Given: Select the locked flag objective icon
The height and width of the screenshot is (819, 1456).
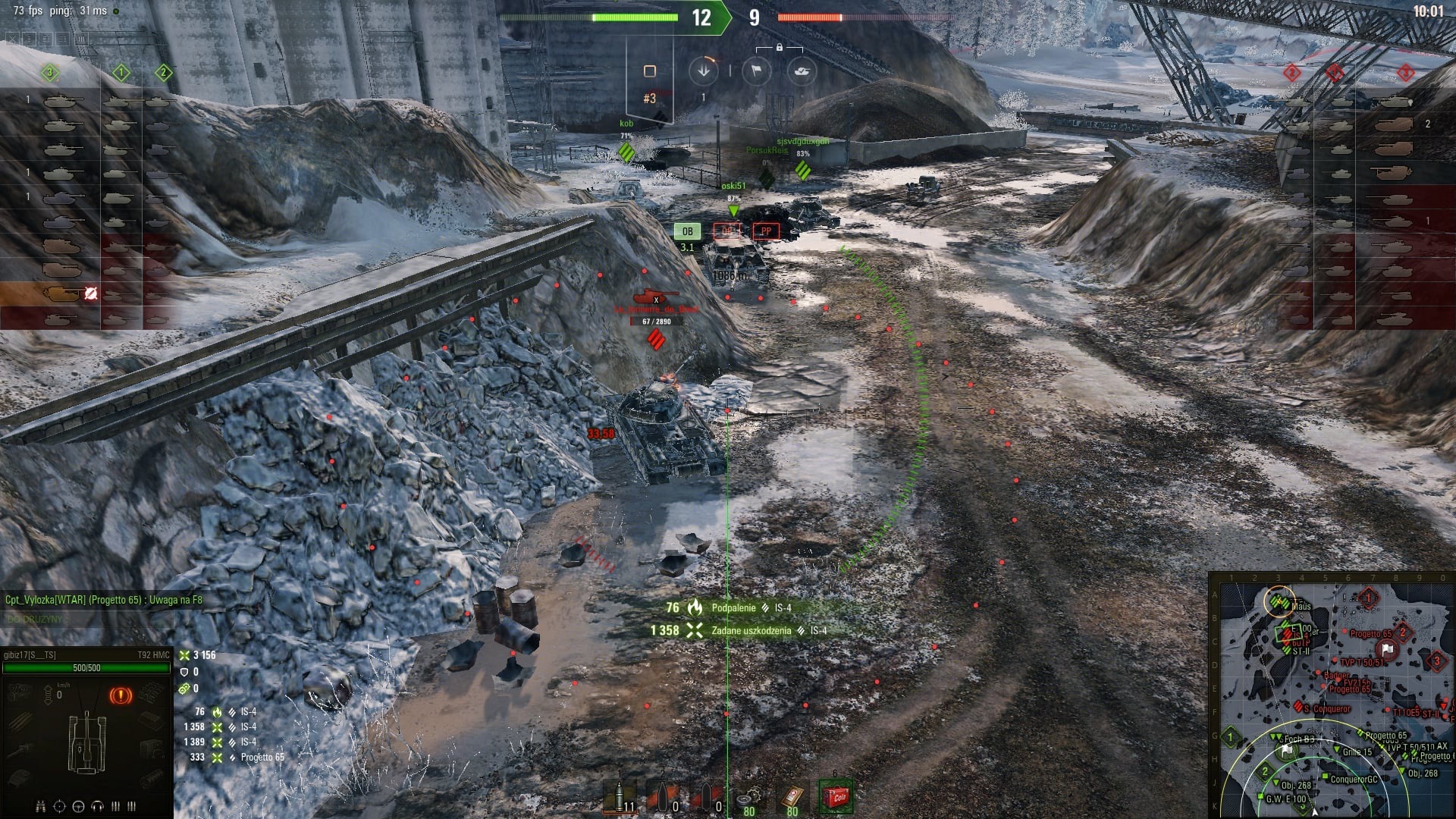Looking at the screenshot, I should (x=756, y=71).
